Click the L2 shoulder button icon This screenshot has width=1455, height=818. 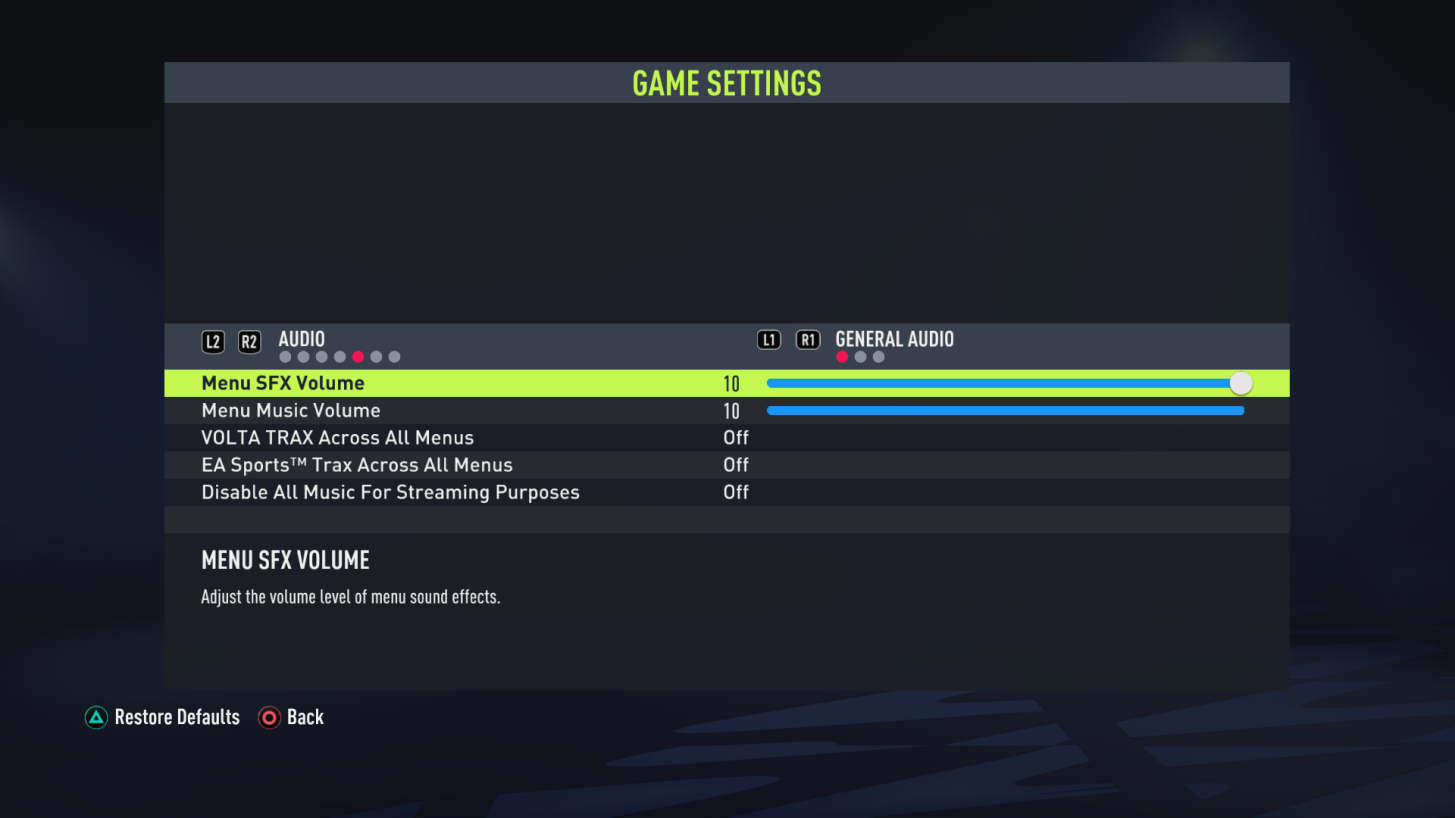[x=213, y=341]
